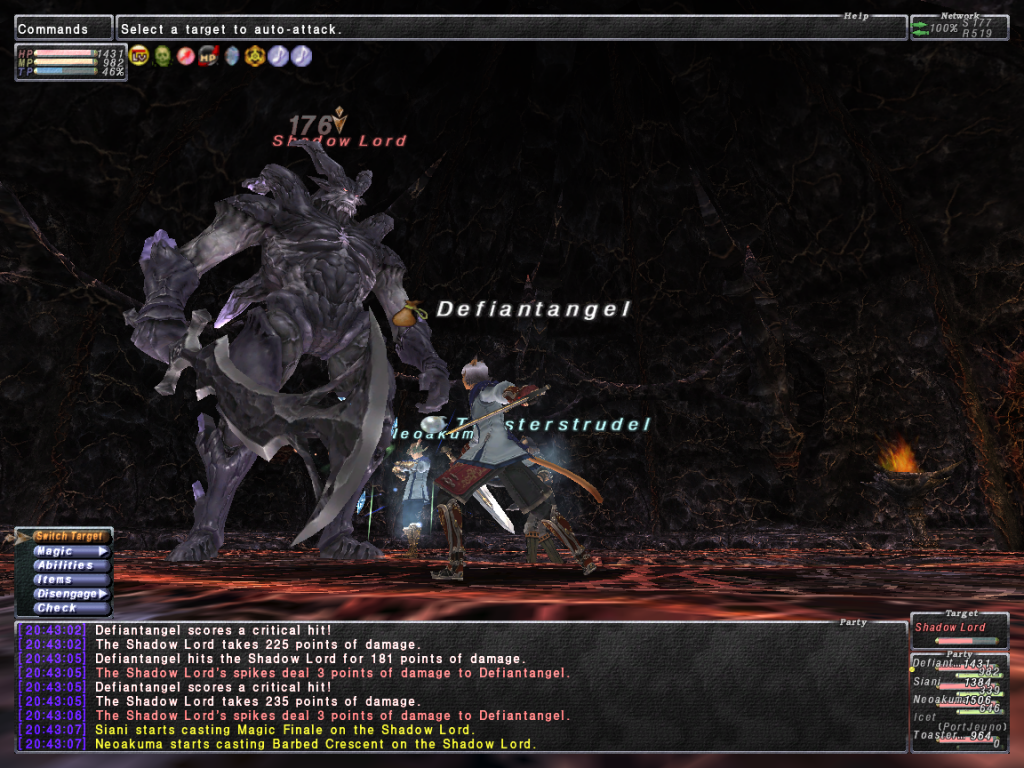The width and height of the screenshot is (1024, 768).
Task: Choose Switch Target in the command menu
Action: [x=67, y=537]
